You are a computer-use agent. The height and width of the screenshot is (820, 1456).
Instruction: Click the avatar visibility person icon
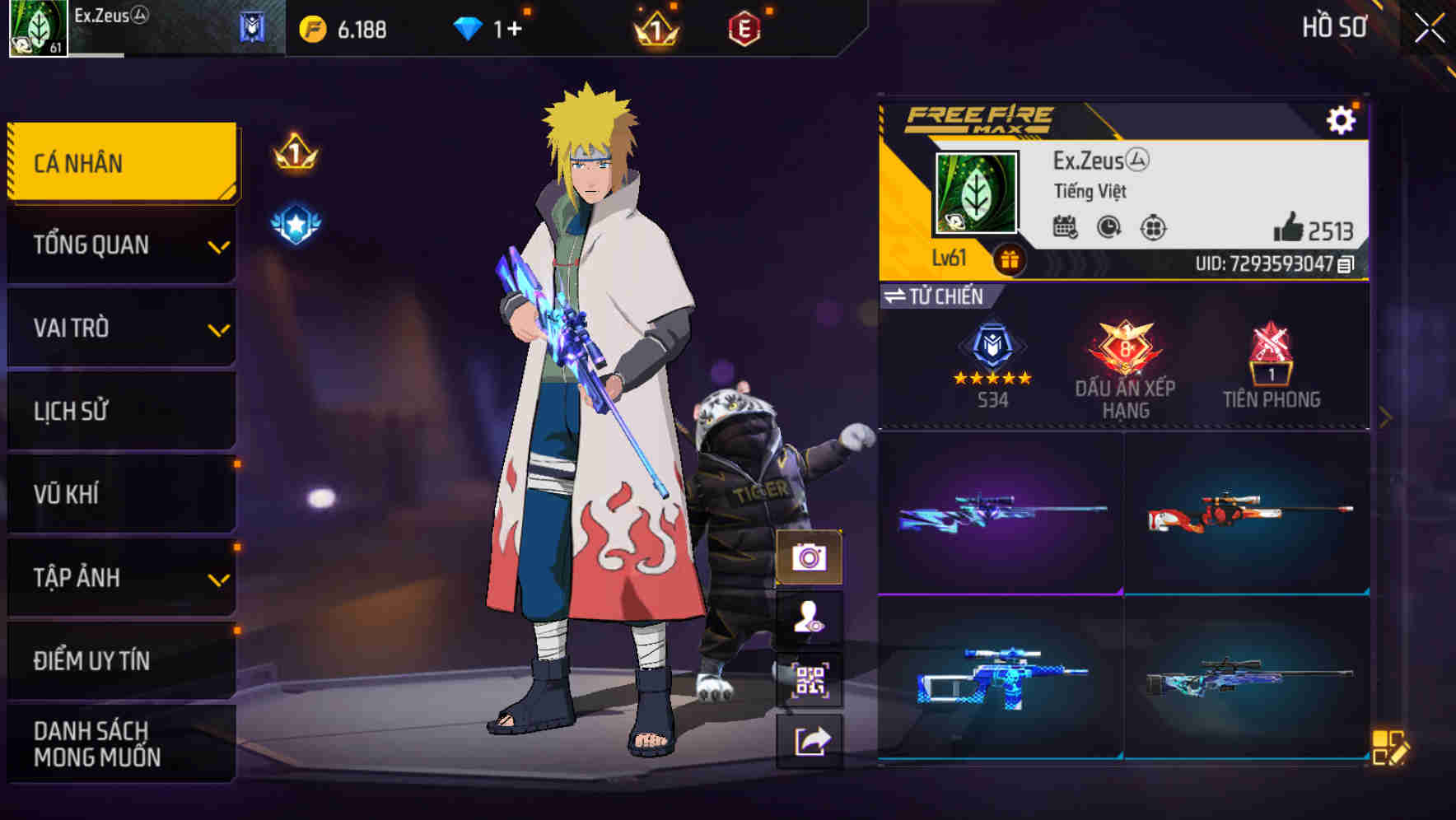(810, 618)
